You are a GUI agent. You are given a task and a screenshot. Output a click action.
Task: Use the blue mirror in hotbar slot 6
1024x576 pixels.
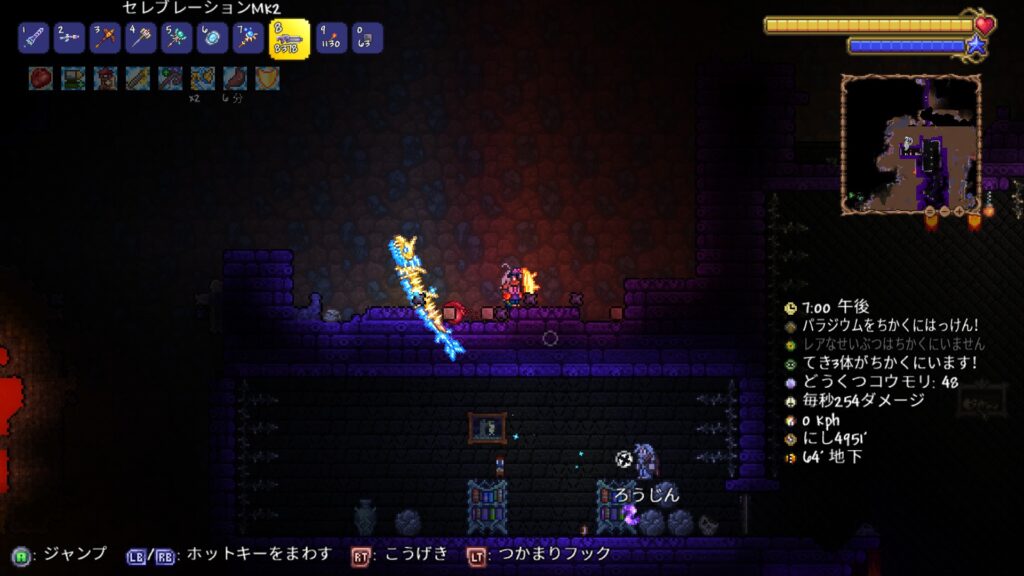coord(212,38)
